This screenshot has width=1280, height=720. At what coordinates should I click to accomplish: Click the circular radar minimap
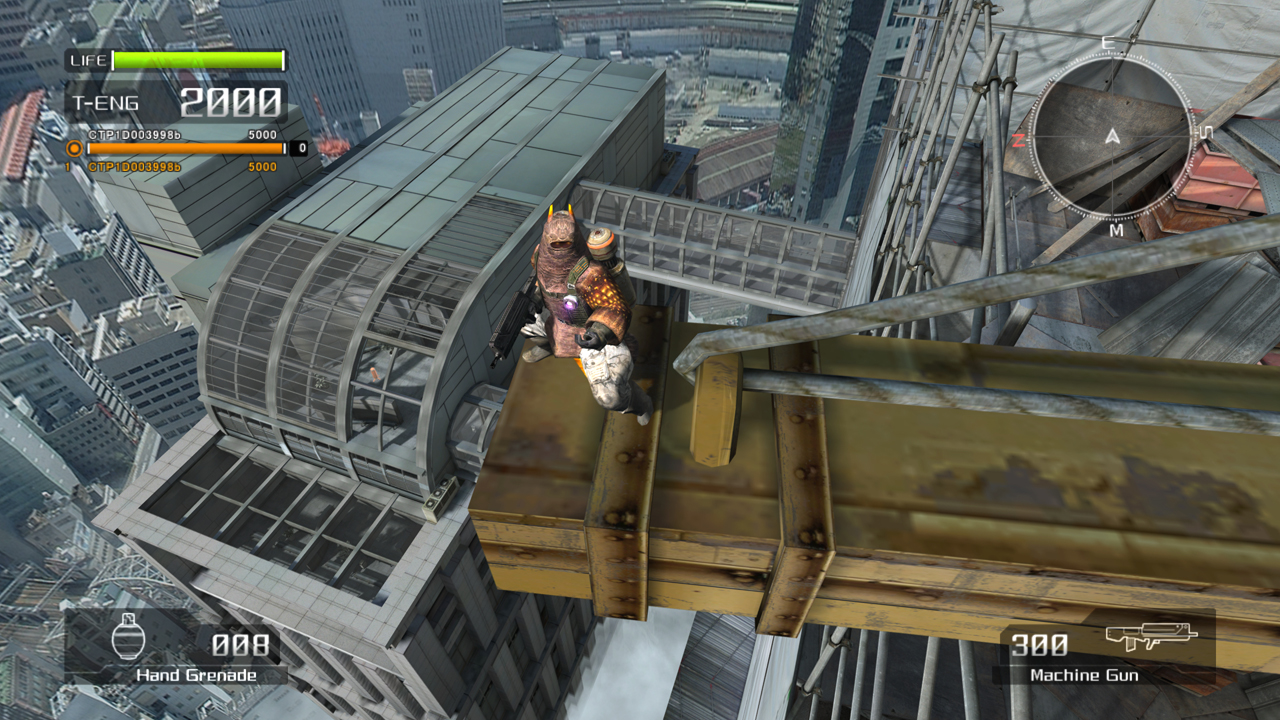1112,136
